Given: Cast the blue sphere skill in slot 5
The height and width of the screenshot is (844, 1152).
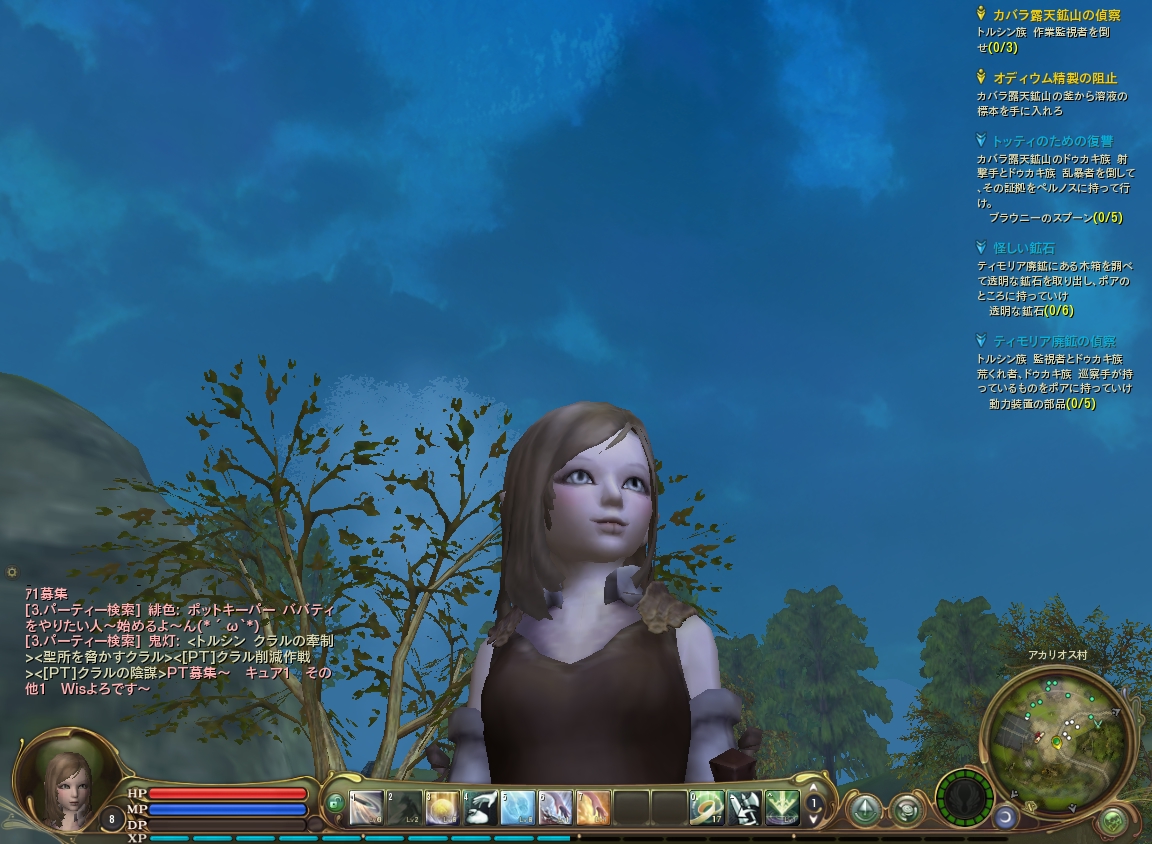Looking at the screenshot, I should click(x=518, y=807).
